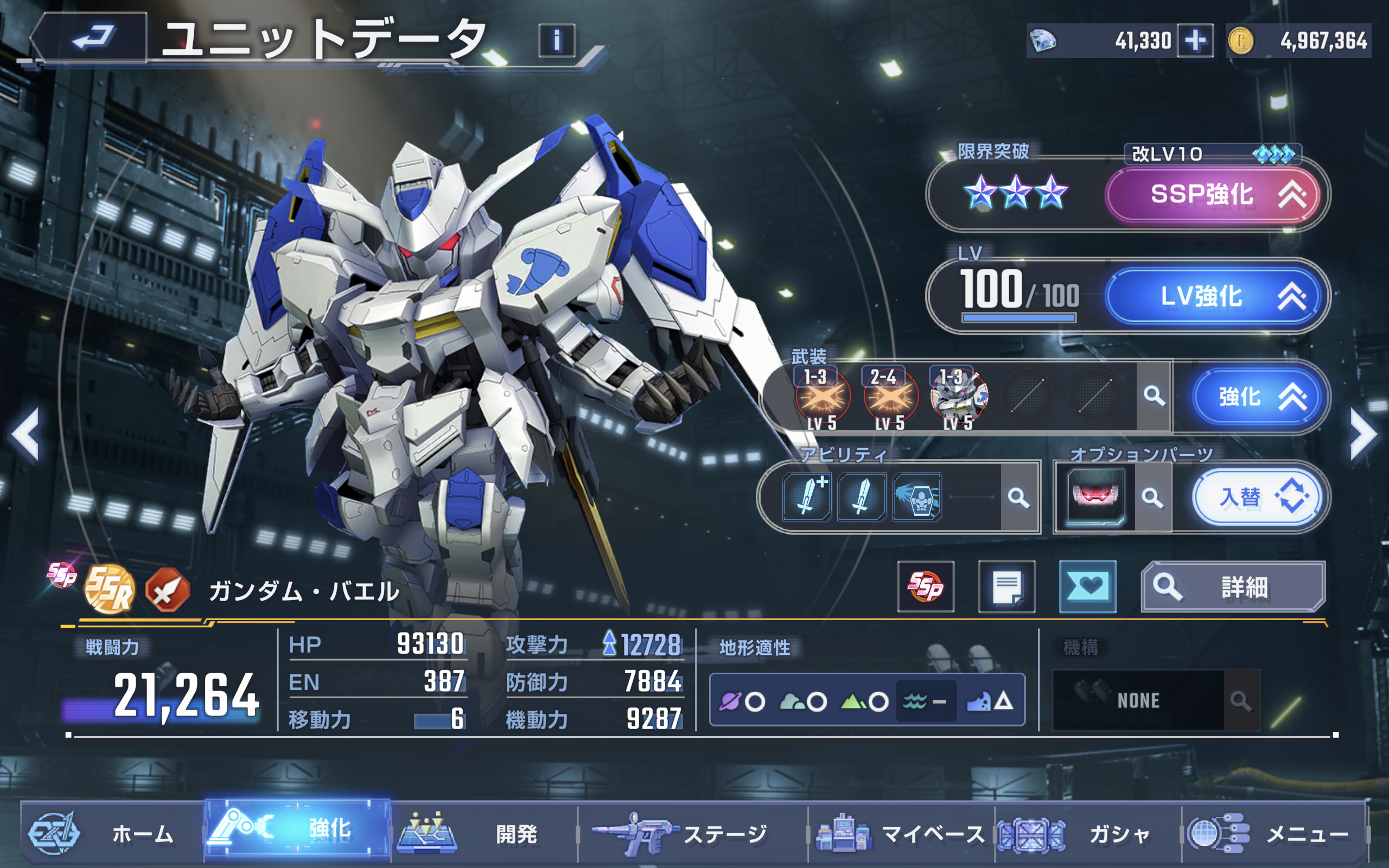The height and width of the screenshot is (868, 1389).
Task: Open the メニュー menu tab
Action: (x=1274, y=833)
